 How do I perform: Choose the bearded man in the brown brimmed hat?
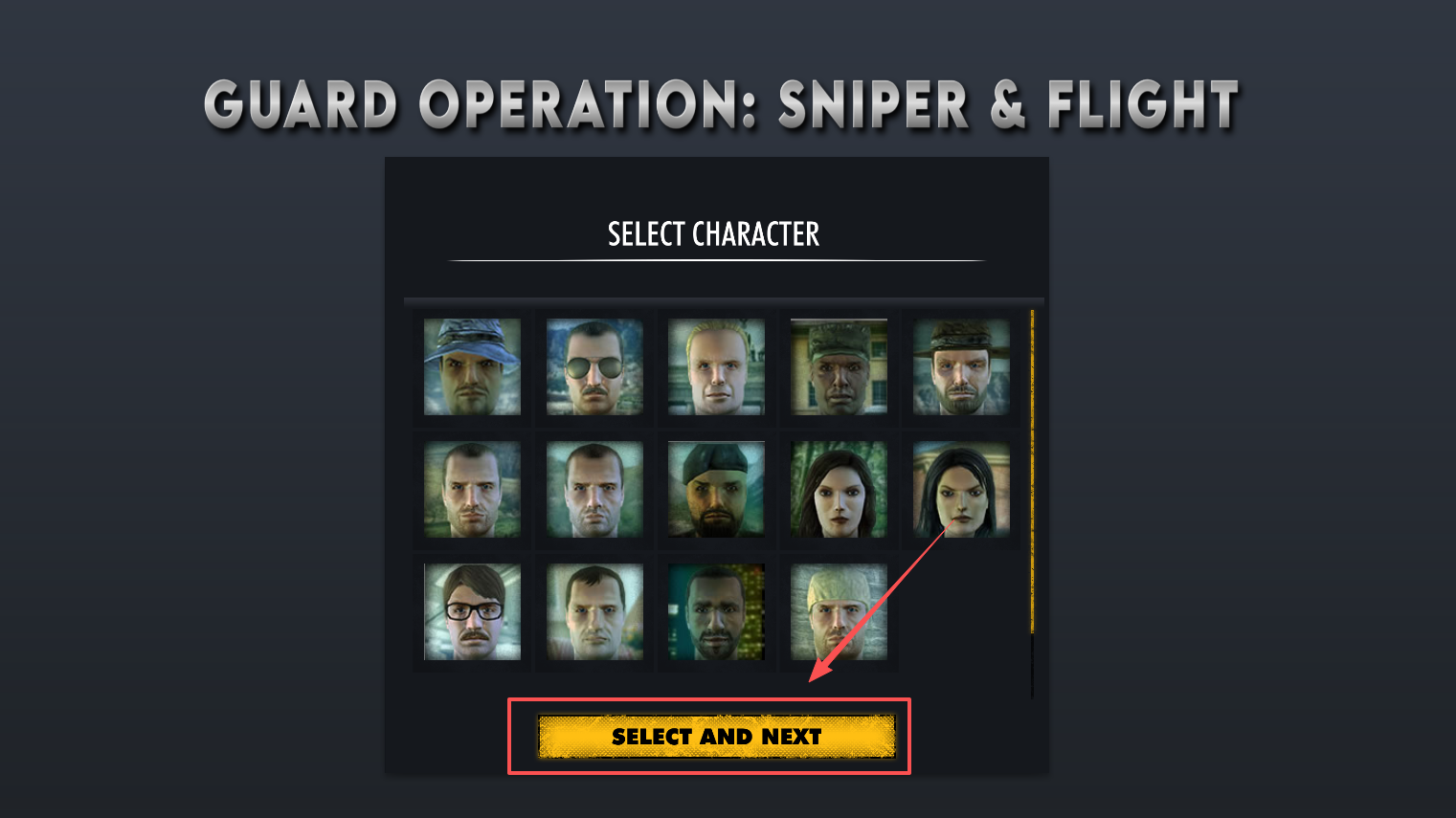[x=960, y=366]
